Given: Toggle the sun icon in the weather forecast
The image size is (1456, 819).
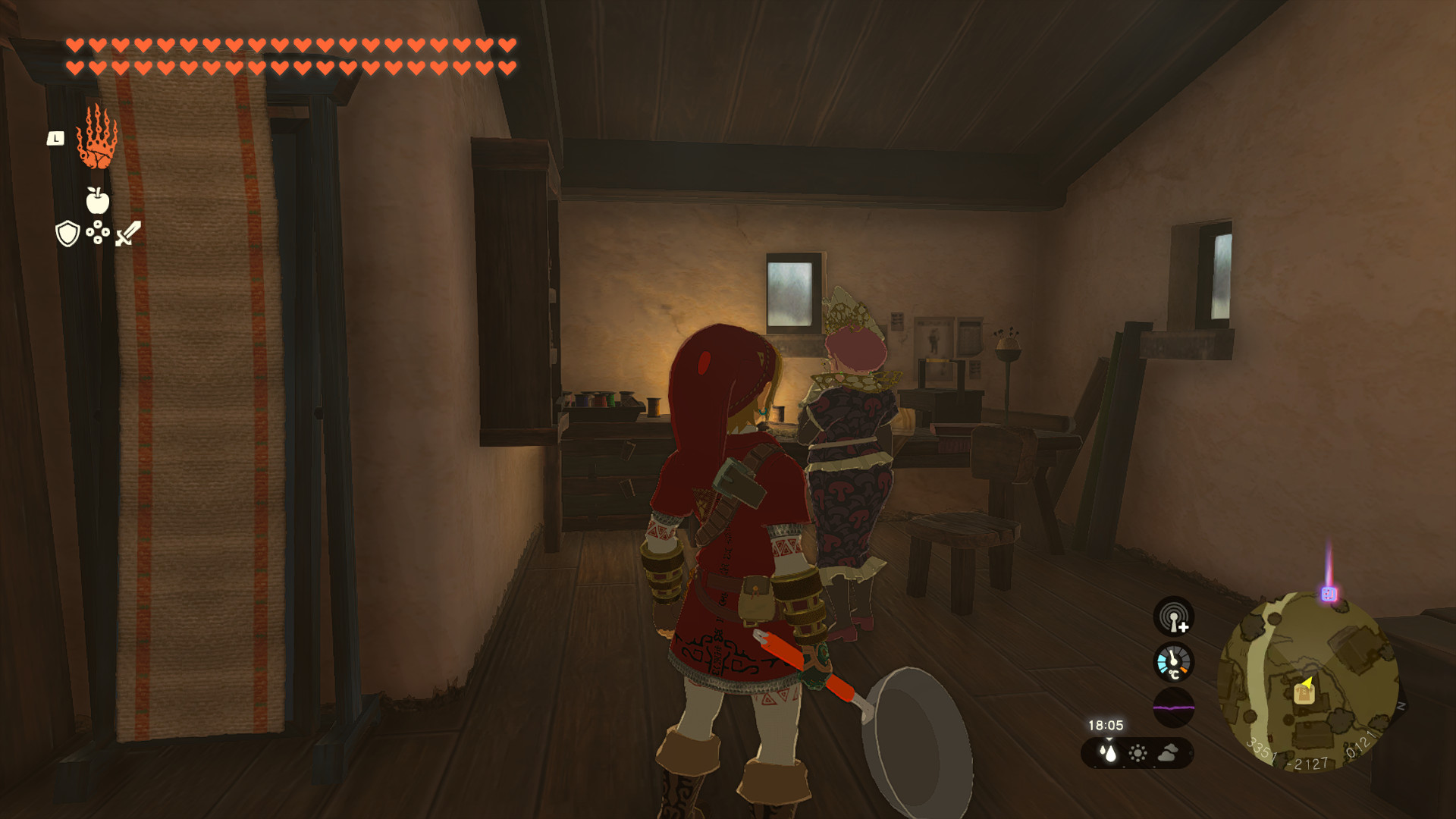Looking at the screenshot, I should click(x=1138, y=754).
